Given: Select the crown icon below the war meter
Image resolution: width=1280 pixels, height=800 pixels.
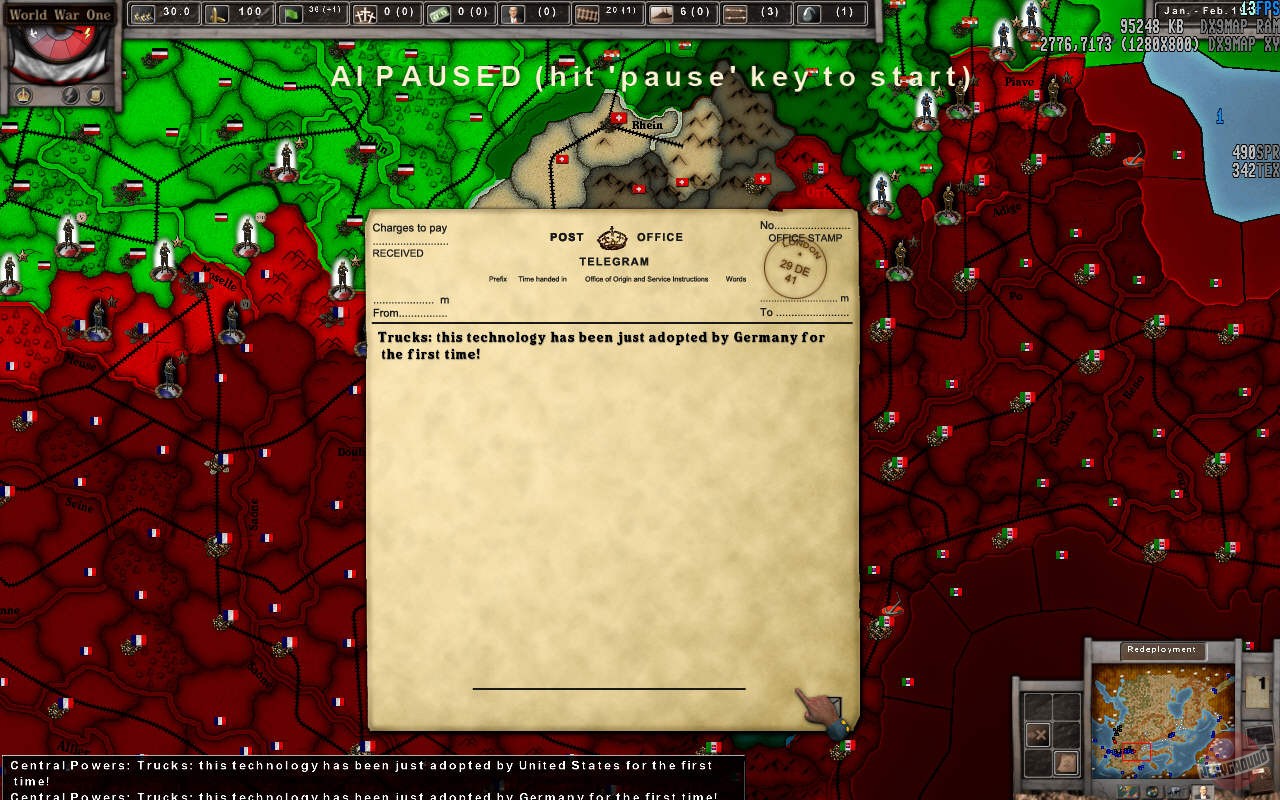Looking at the screenshot, I should click(x=24, y=94).
